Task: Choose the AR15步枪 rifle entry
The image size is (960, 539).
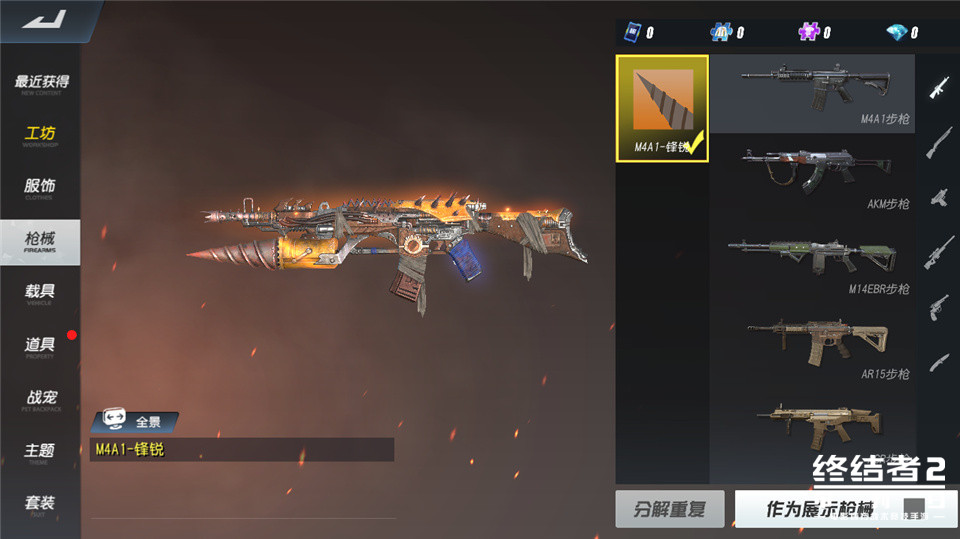Action: (x=812, y=347)
